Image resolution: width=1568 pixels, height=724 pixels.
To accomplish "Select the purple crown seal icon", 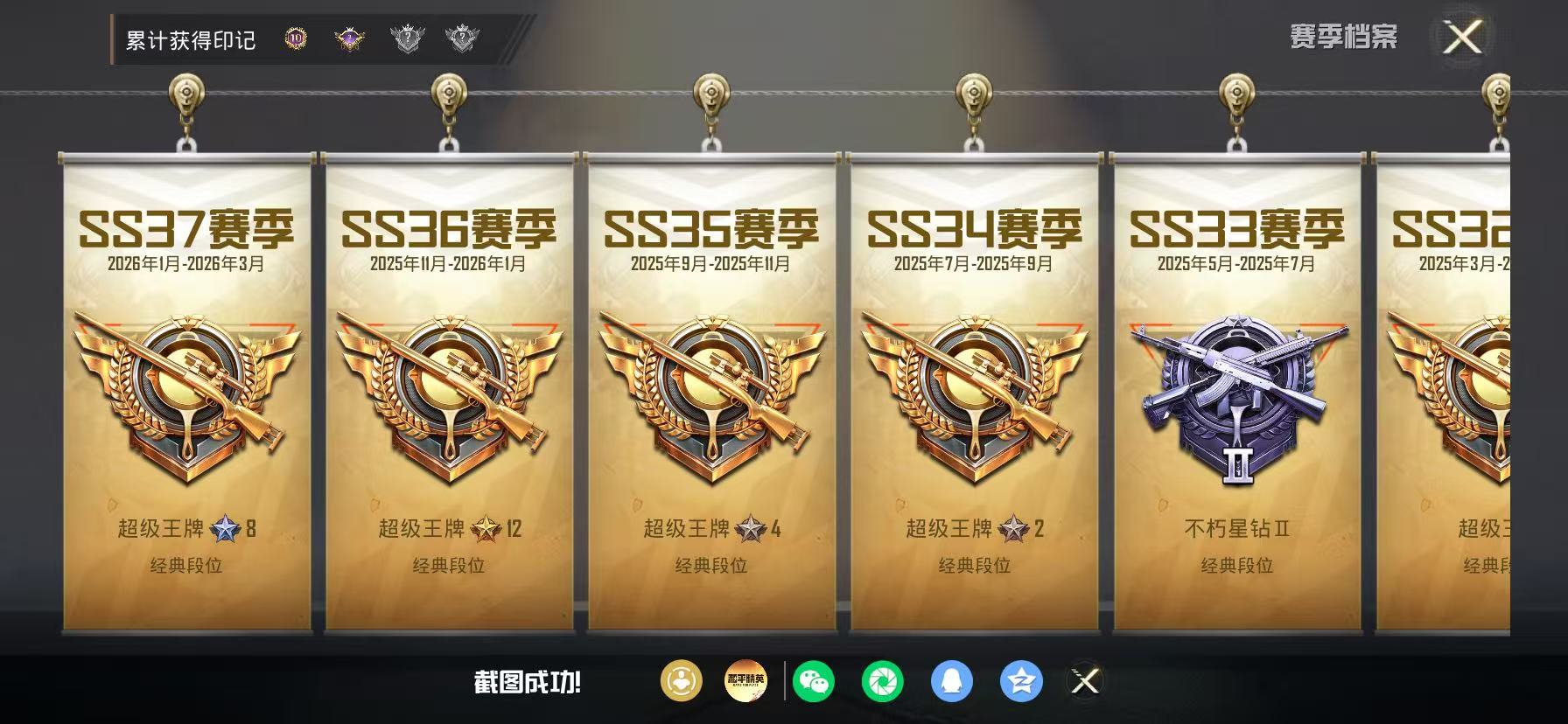I will pyautogui.click(x=348, y=38).
